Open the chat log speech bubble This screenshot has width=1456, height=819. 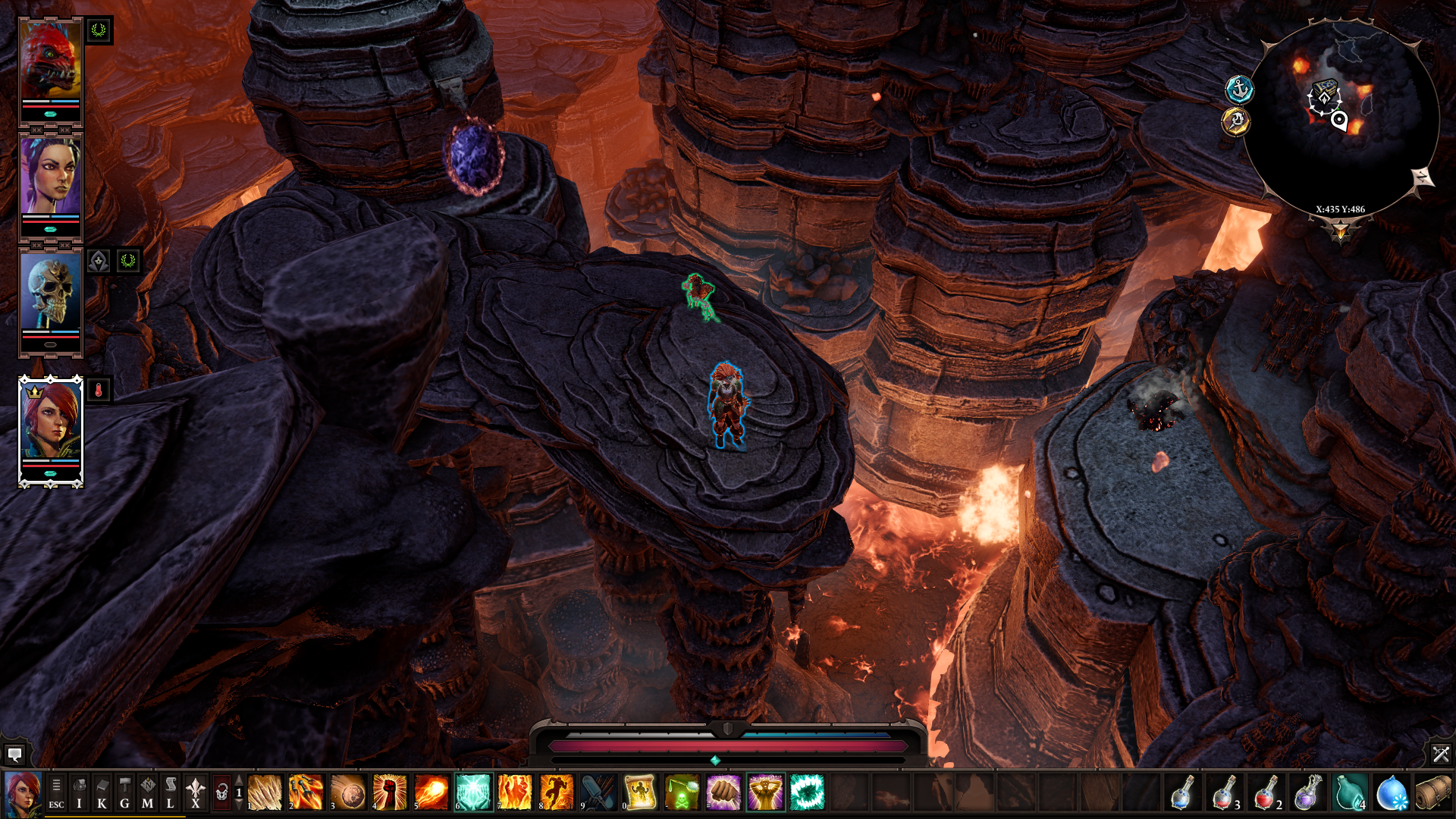tap(14, 755)
